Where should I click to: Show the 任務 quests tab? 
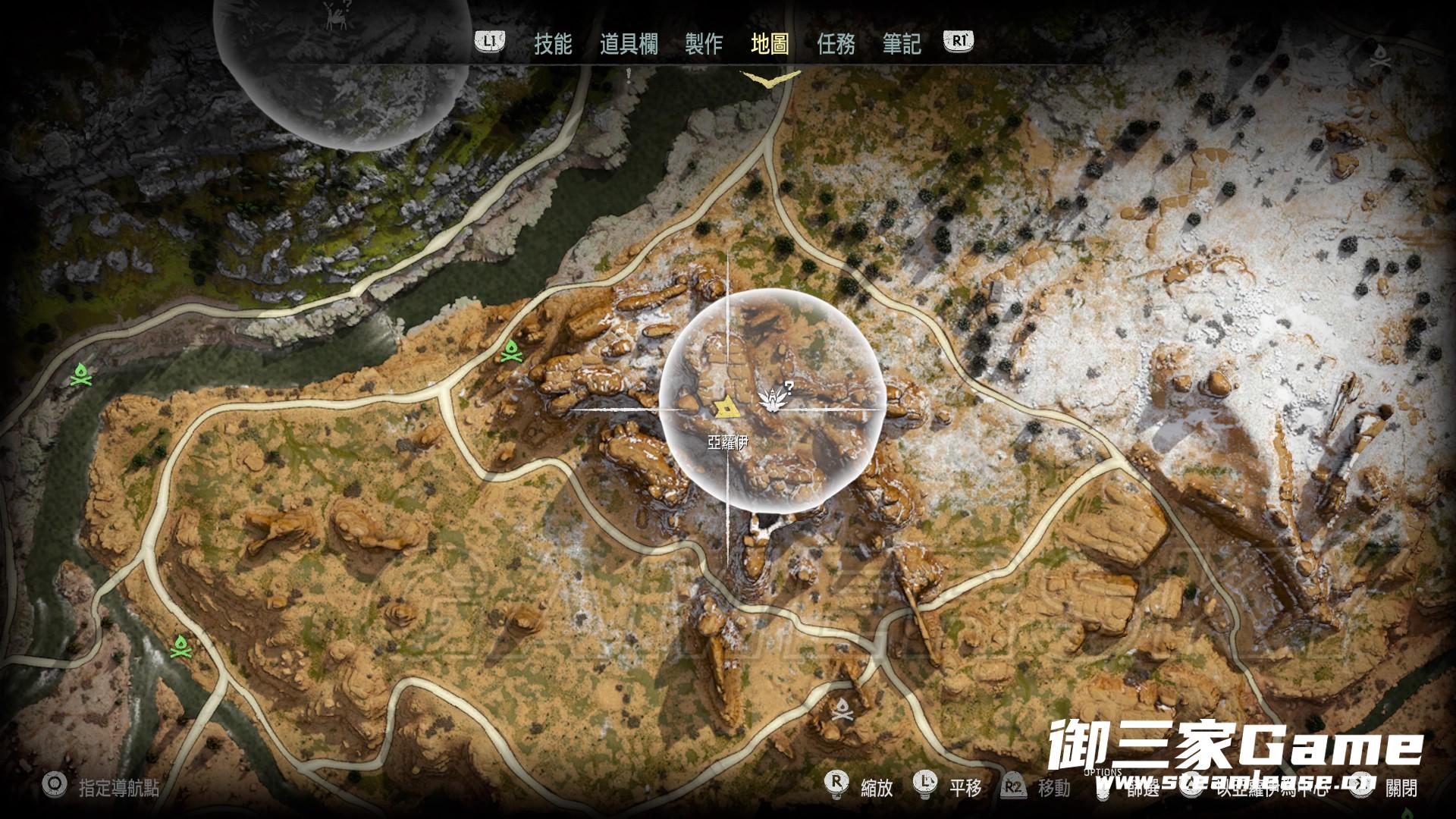click(x=836, y=44)
